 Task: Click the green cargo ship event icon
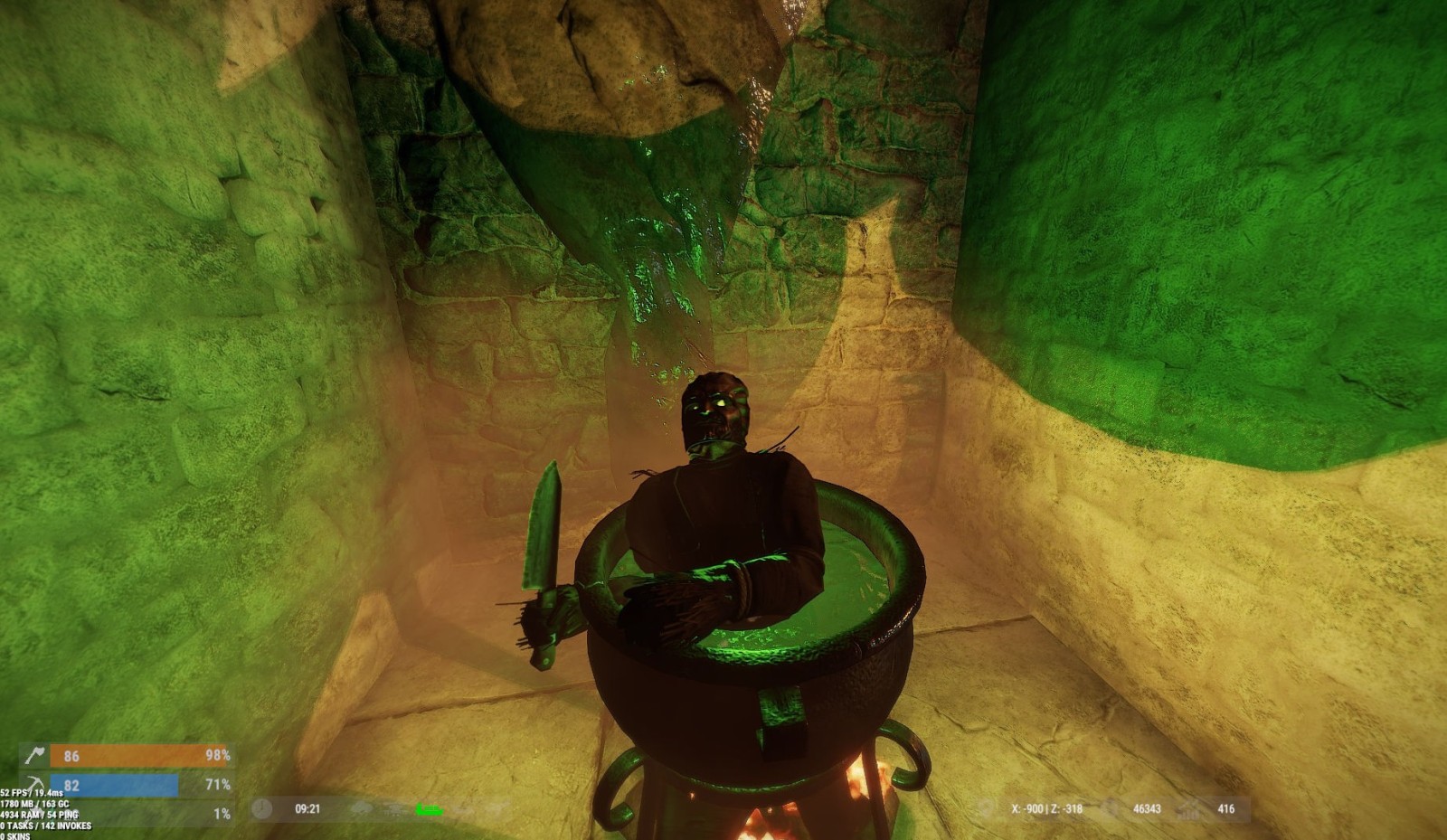[429, 809]
